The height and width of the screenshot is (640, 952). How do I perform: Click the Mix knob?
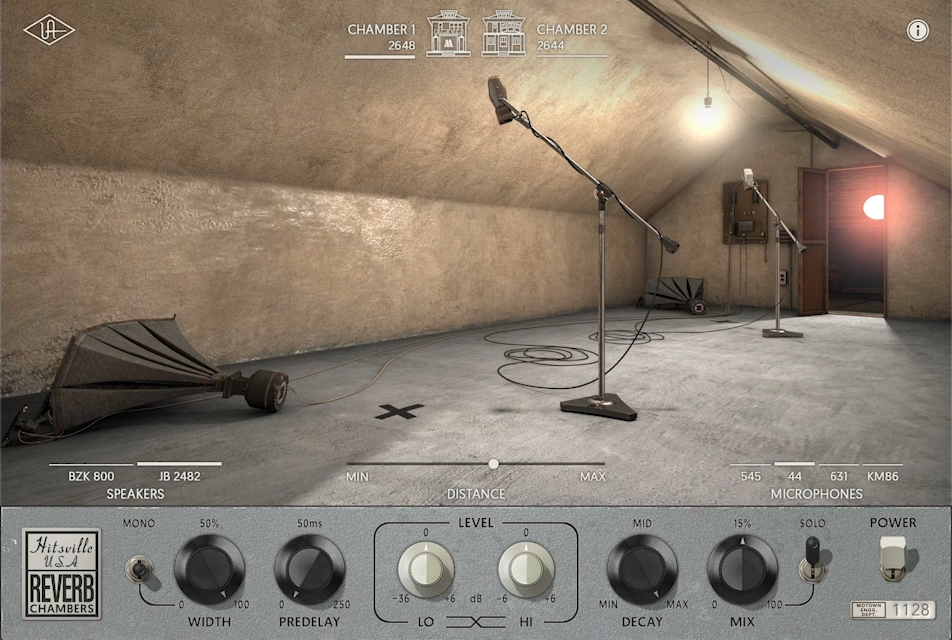click(x=742, y=570)
